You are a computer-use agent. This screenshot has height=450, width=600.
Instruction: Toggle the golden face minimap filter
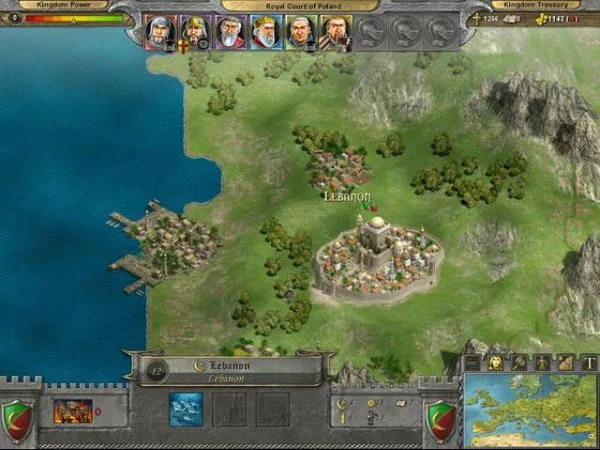click(x=495, y=362)
